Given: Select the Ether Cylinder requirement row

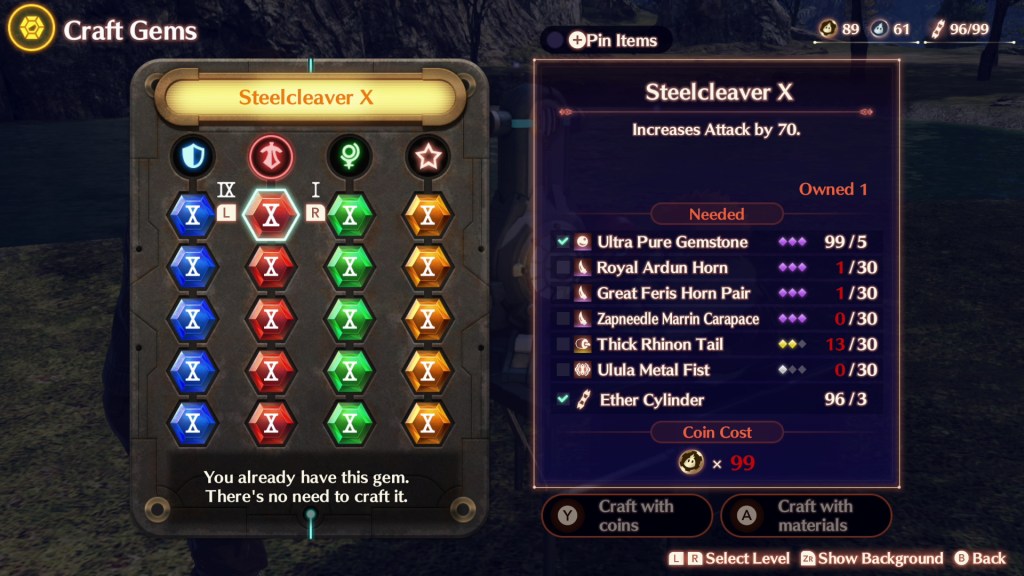Looking at the screenshot, I should [717, 400].
